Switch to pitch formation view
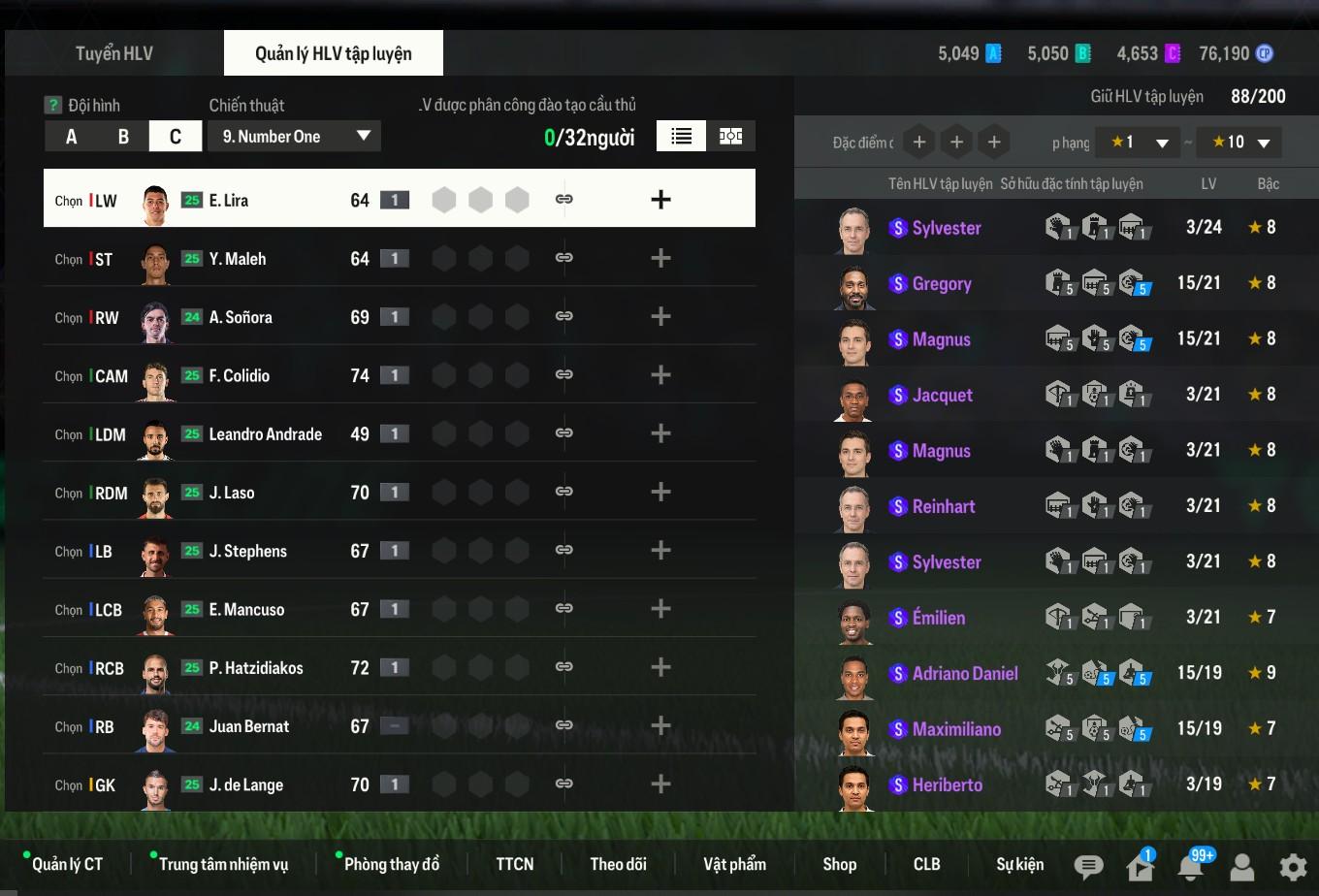Image resolution: width=1319 pixels, height=896 pixels. coord(730,137)
